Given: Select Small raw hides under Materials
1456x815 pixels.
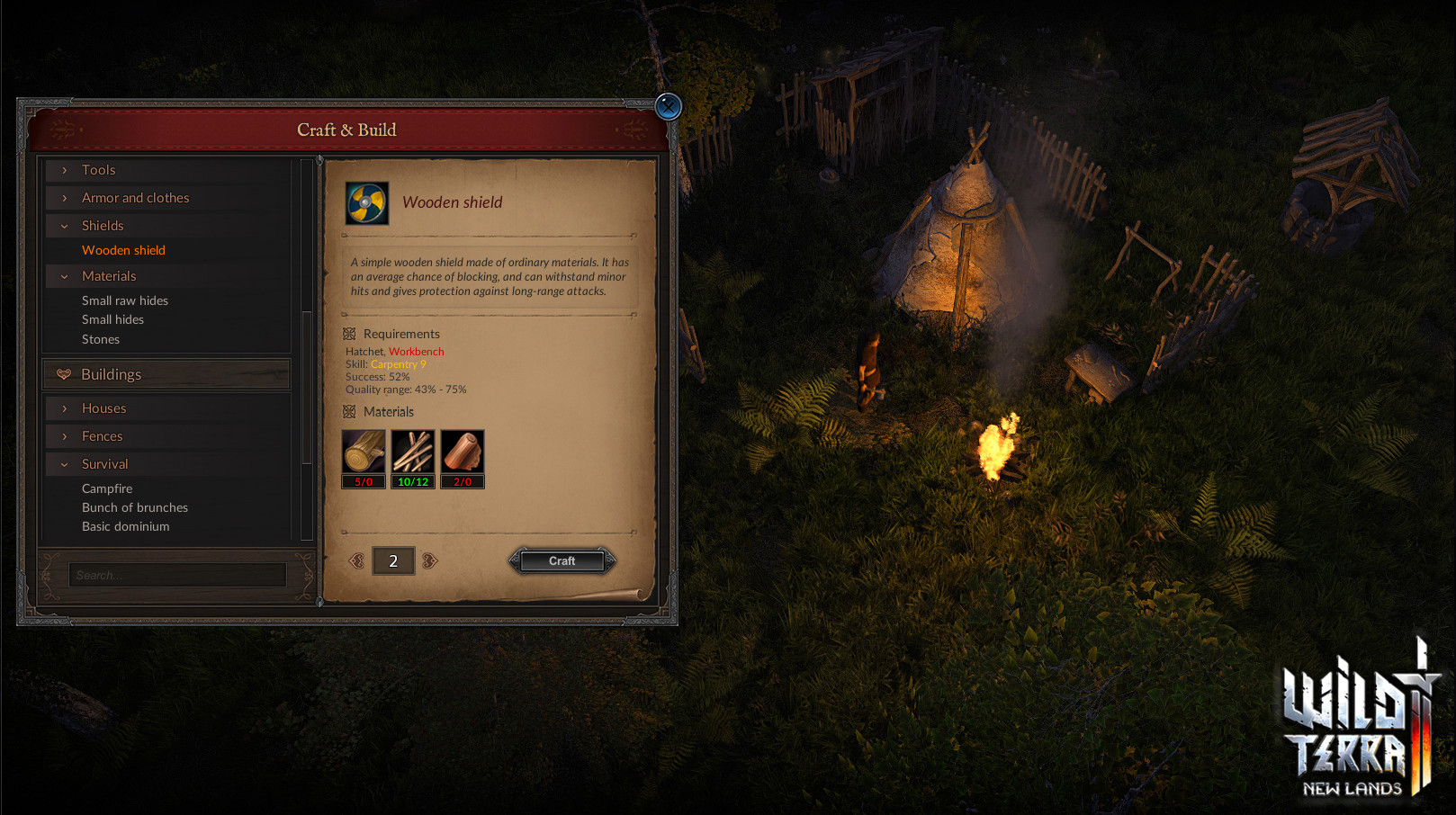Looking at the screenshot, I should 126,300.
